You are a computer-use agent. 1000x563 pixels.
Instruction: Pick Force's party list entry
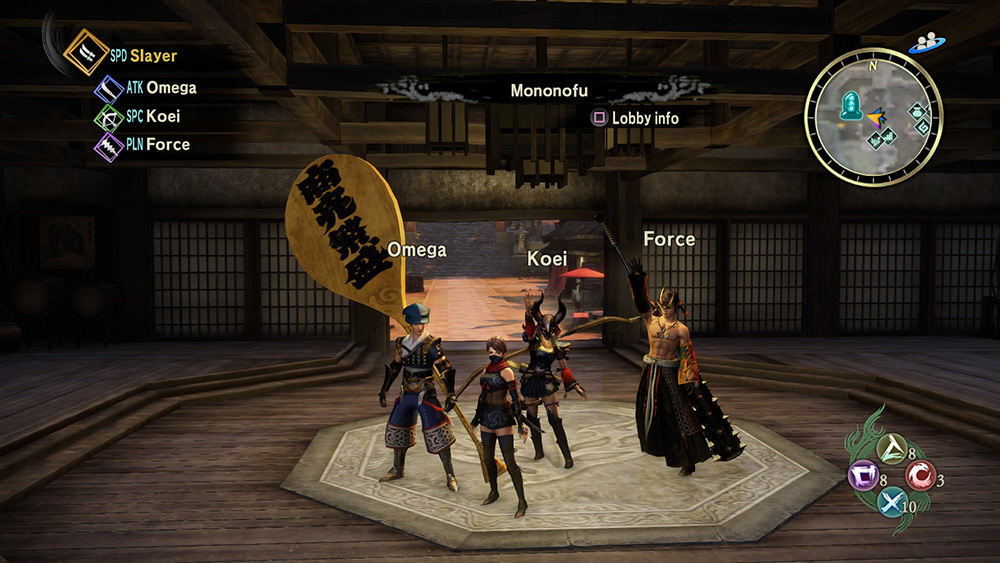coord(167,144)
